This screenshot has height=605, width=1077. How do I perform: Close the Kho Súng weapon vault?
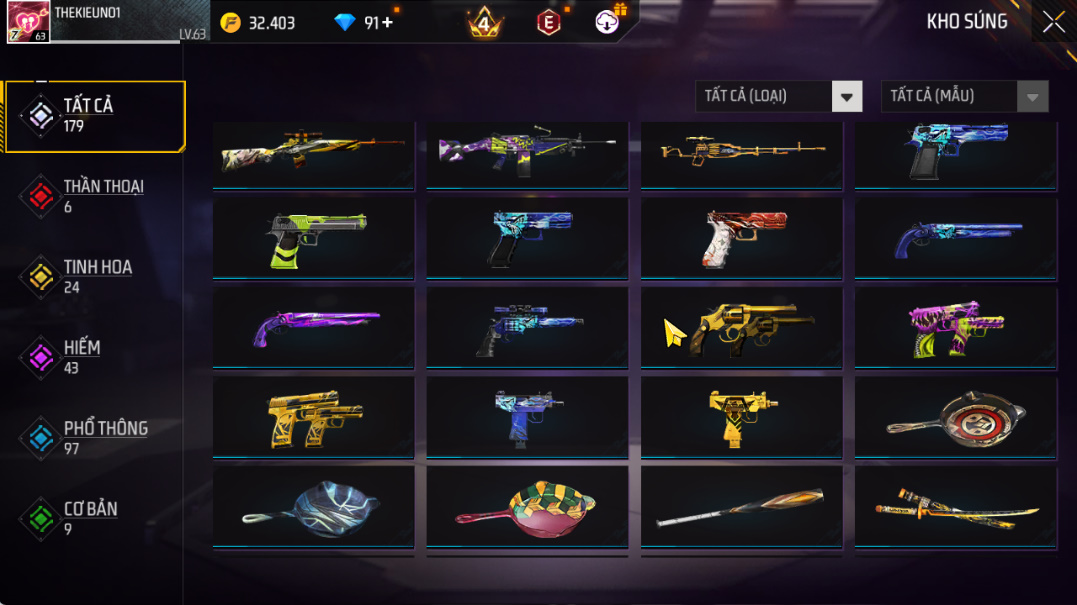1053,22
